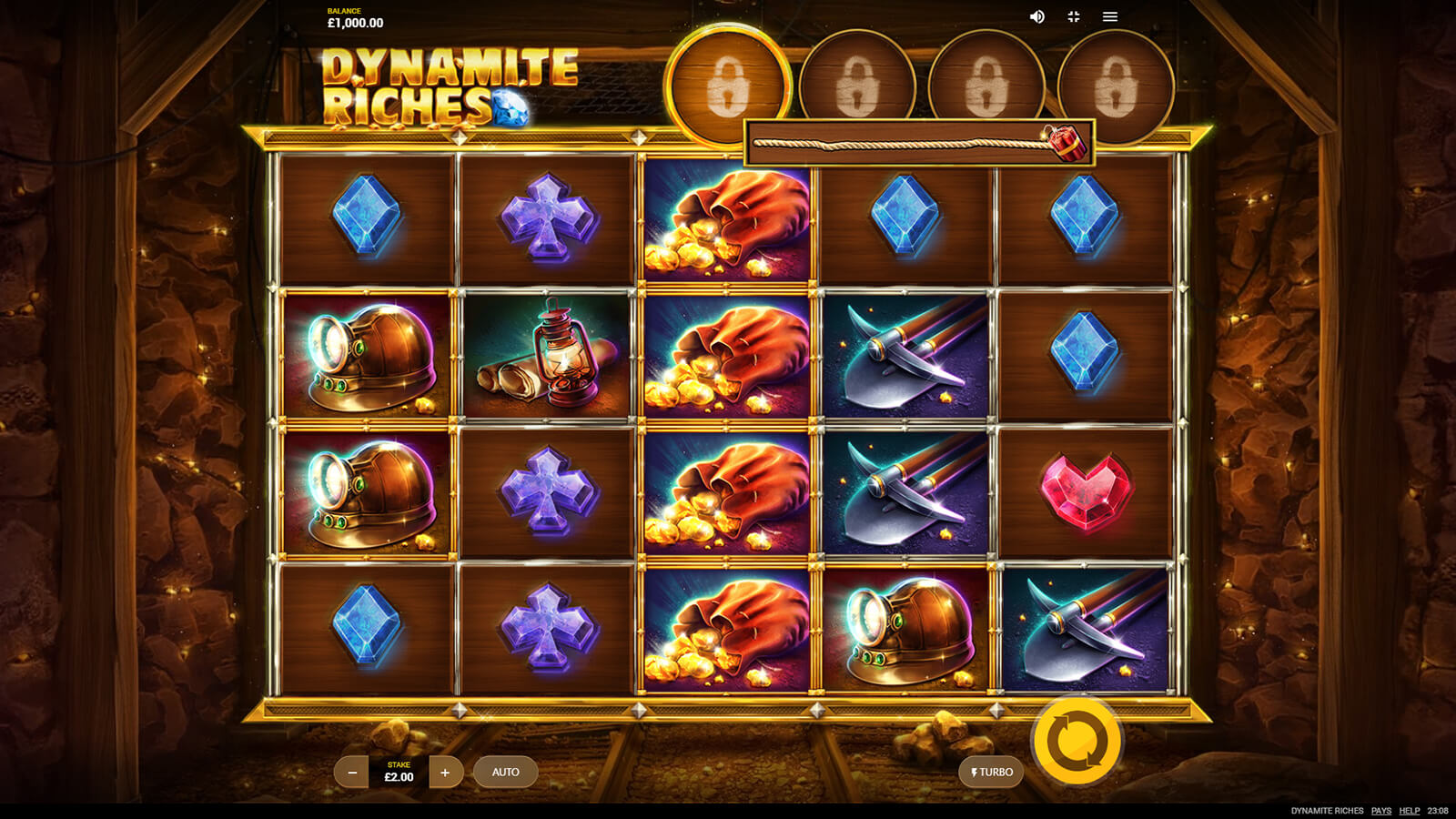
Task: Exit fullscreen mode using the shrink icon
Action: click(1074, 17)
